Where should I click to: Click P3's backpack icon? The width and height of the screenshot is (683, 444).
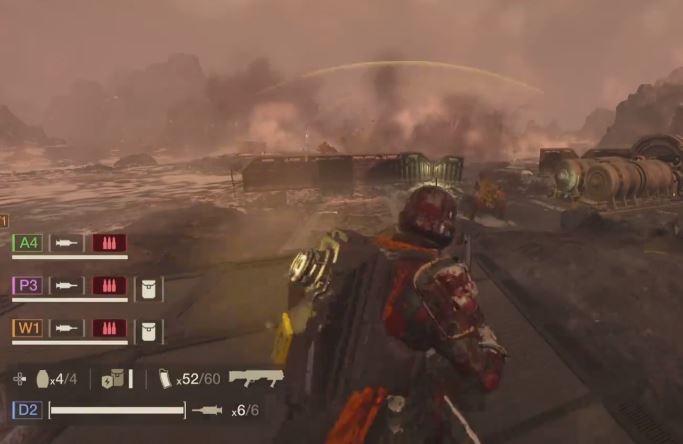click(148, 287)
